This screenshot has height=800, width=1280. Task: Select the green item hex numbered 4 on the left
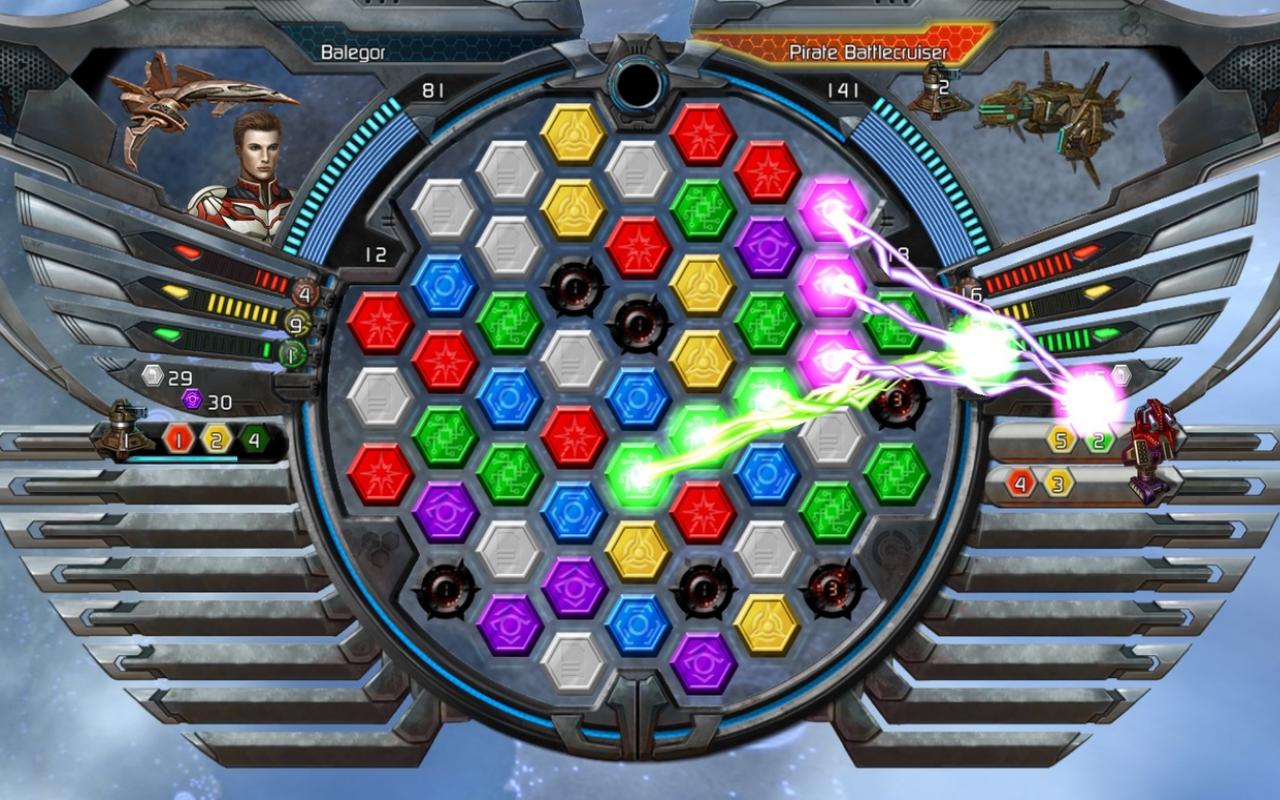point(252,438)
